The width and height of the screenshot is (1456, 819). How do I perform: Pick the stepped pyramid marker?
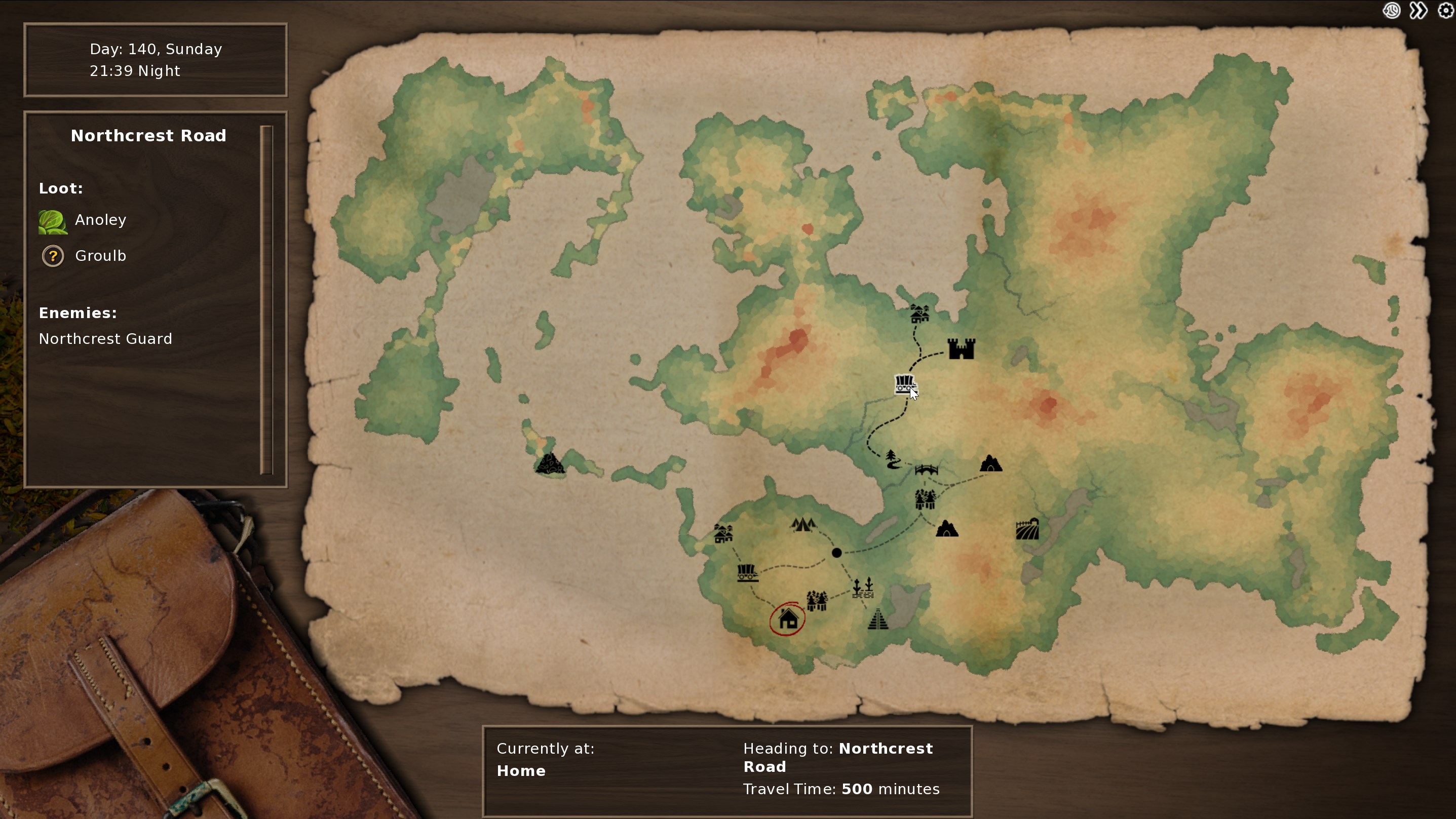878,619
